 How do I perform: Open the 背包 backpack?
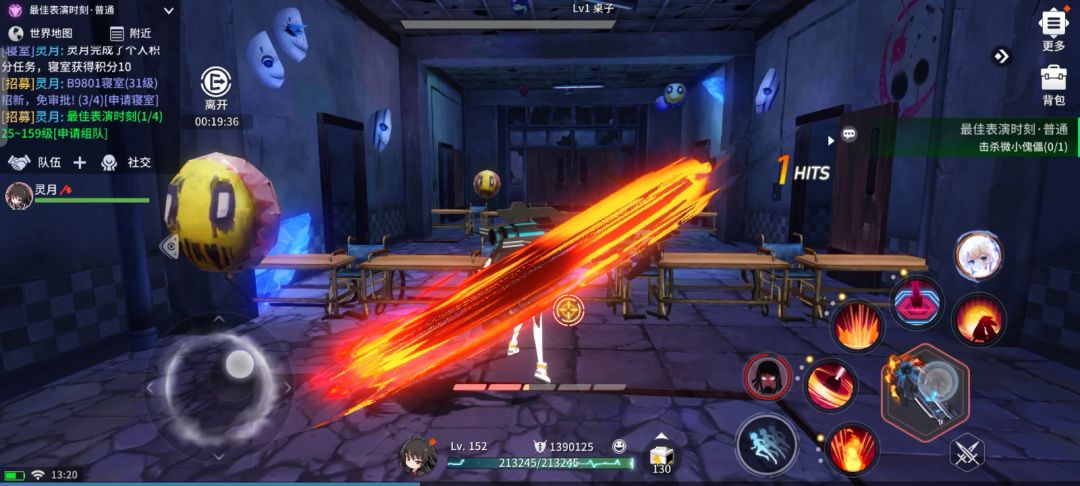pyautogui.click(x=1053, y=84)
